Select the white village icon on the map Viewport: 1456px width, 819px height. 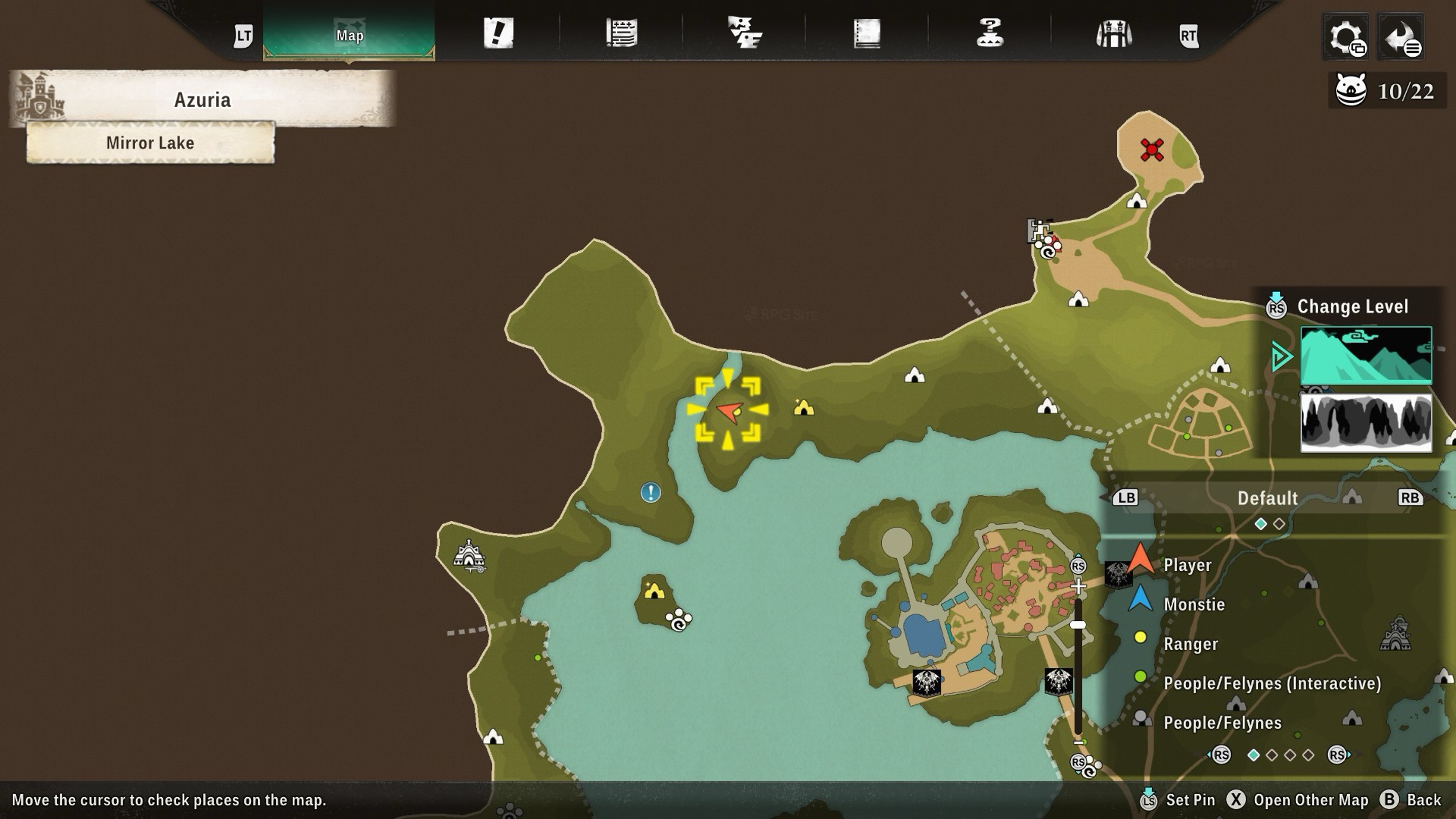[x=469, y=555]
